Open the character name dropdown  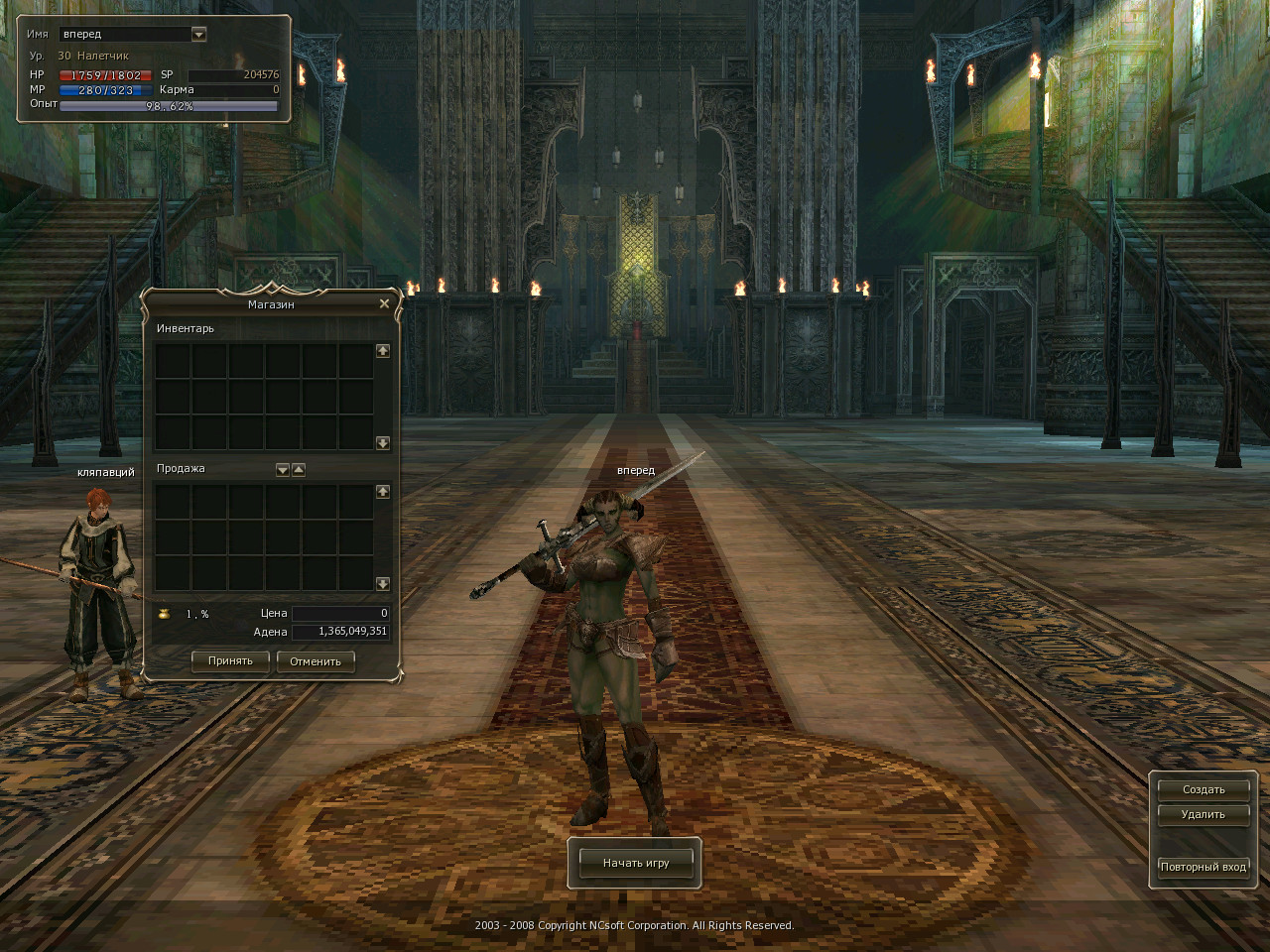tap(198, 34)
